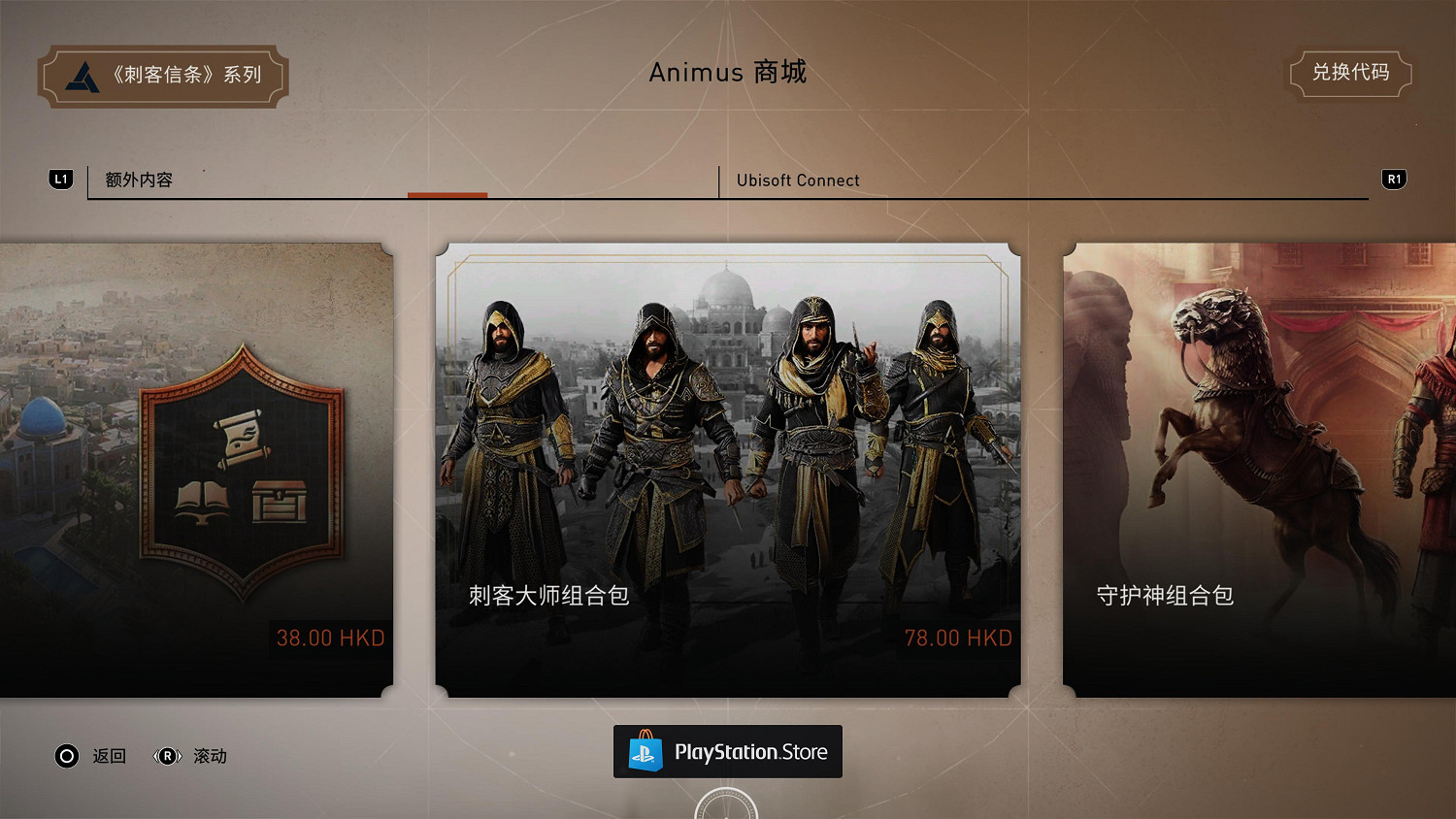Click the 返回 back option
The image size is (1456, 819).
[110, 756]
